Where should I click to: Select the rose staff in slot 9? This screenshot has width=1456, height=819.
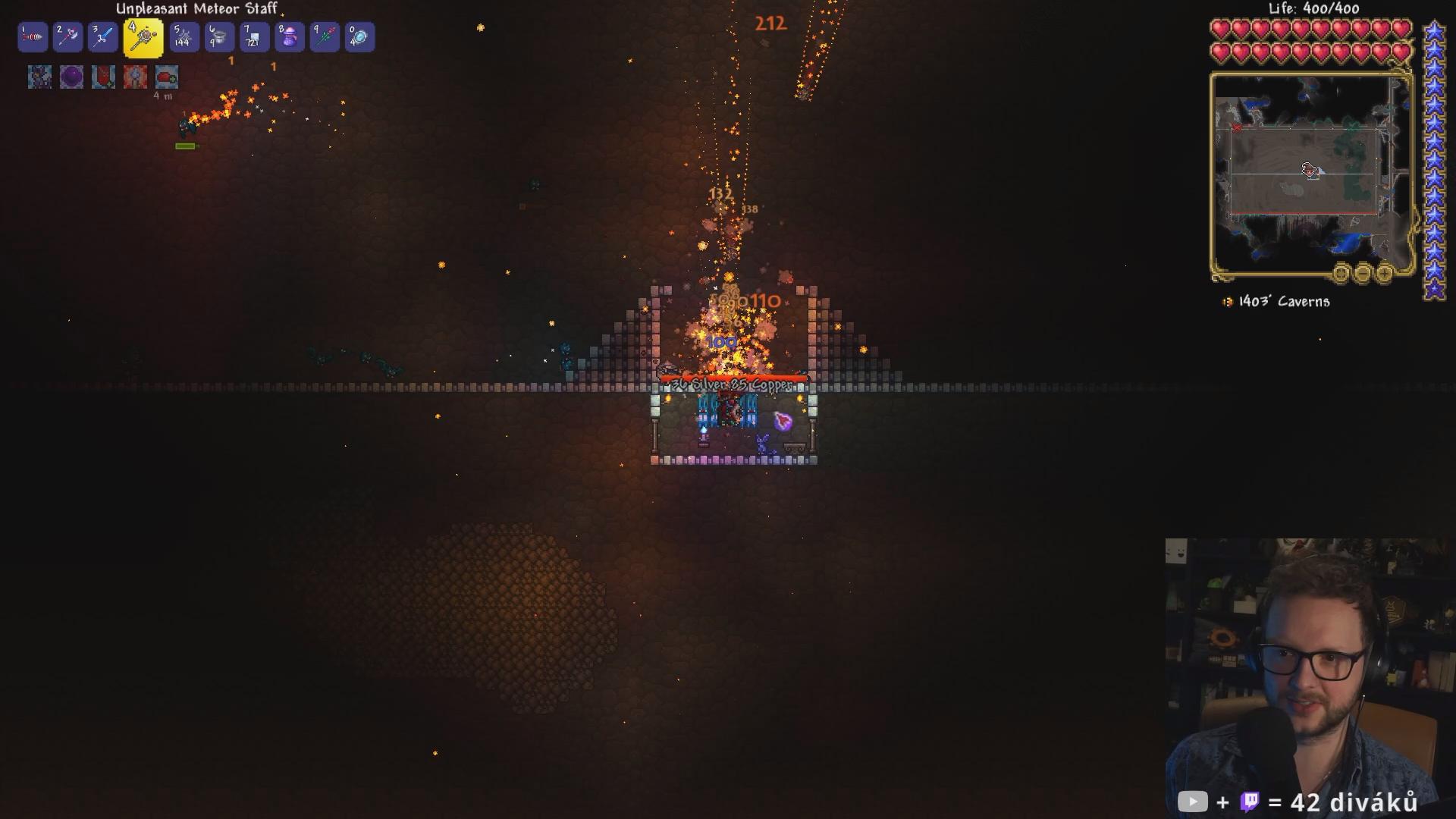click(x=325, y=37)
